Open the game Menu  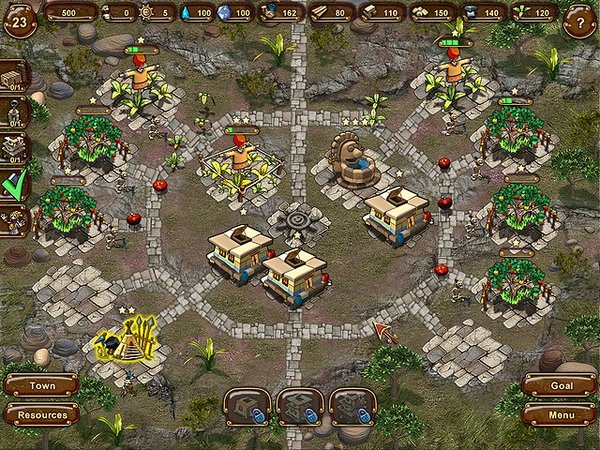click(x=559, y=413)
